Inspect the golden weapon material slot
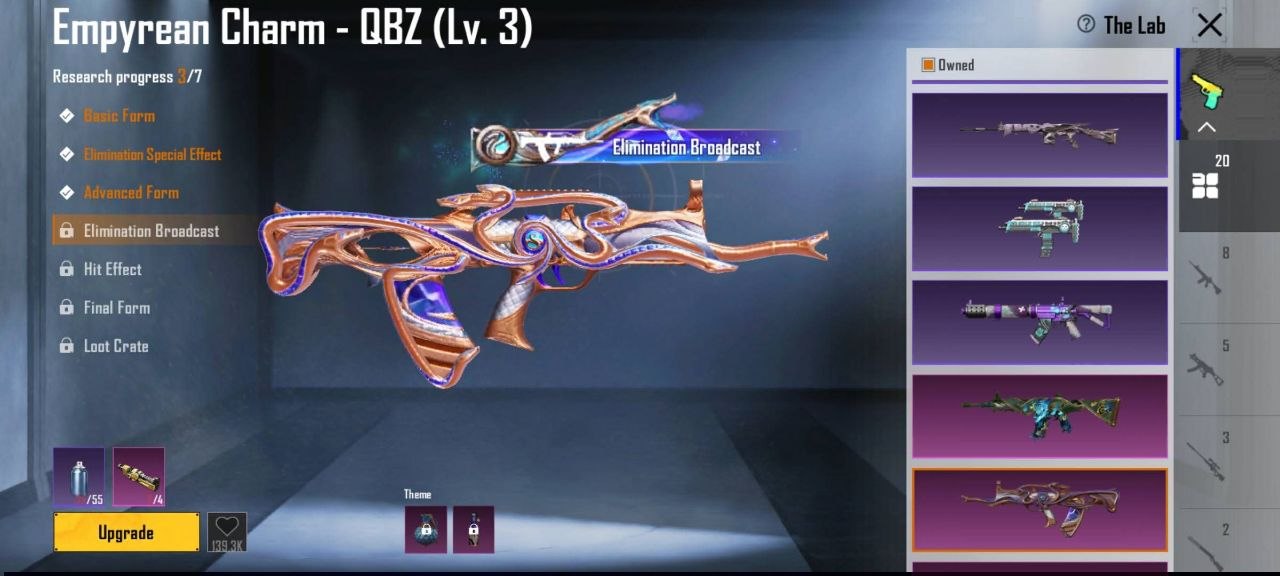This screenshot has width=1280, height=576. click(139, 476)
